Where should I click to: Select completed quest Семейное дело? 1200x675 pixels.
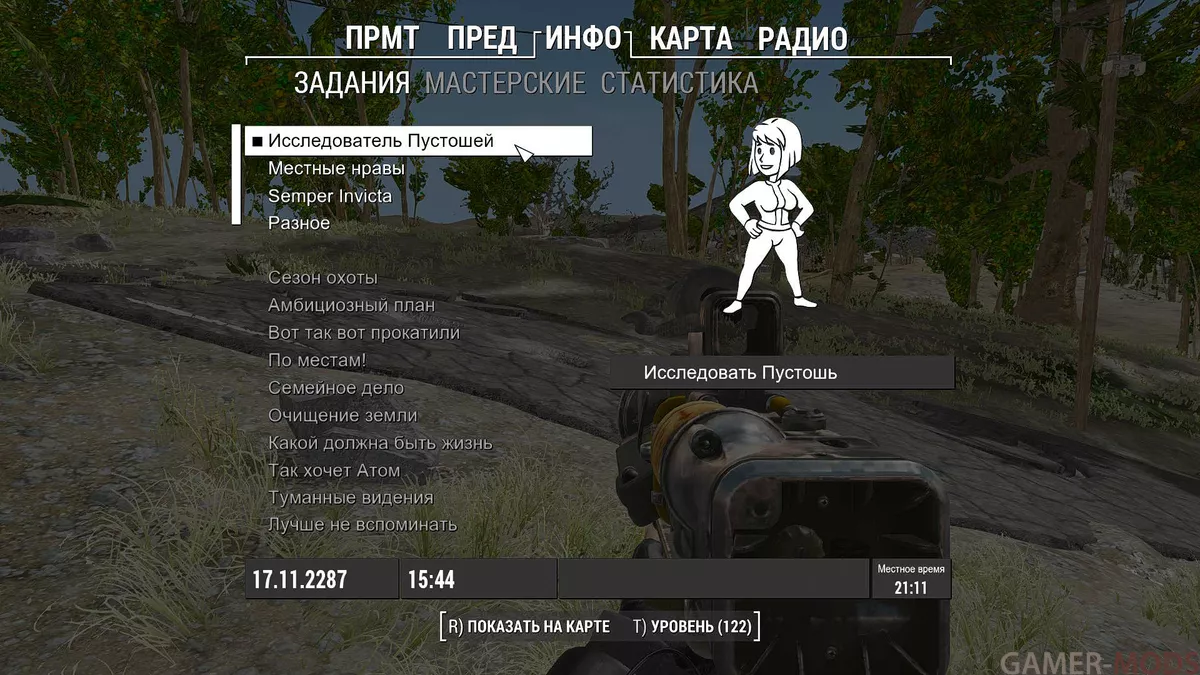(x=336, y=388)
